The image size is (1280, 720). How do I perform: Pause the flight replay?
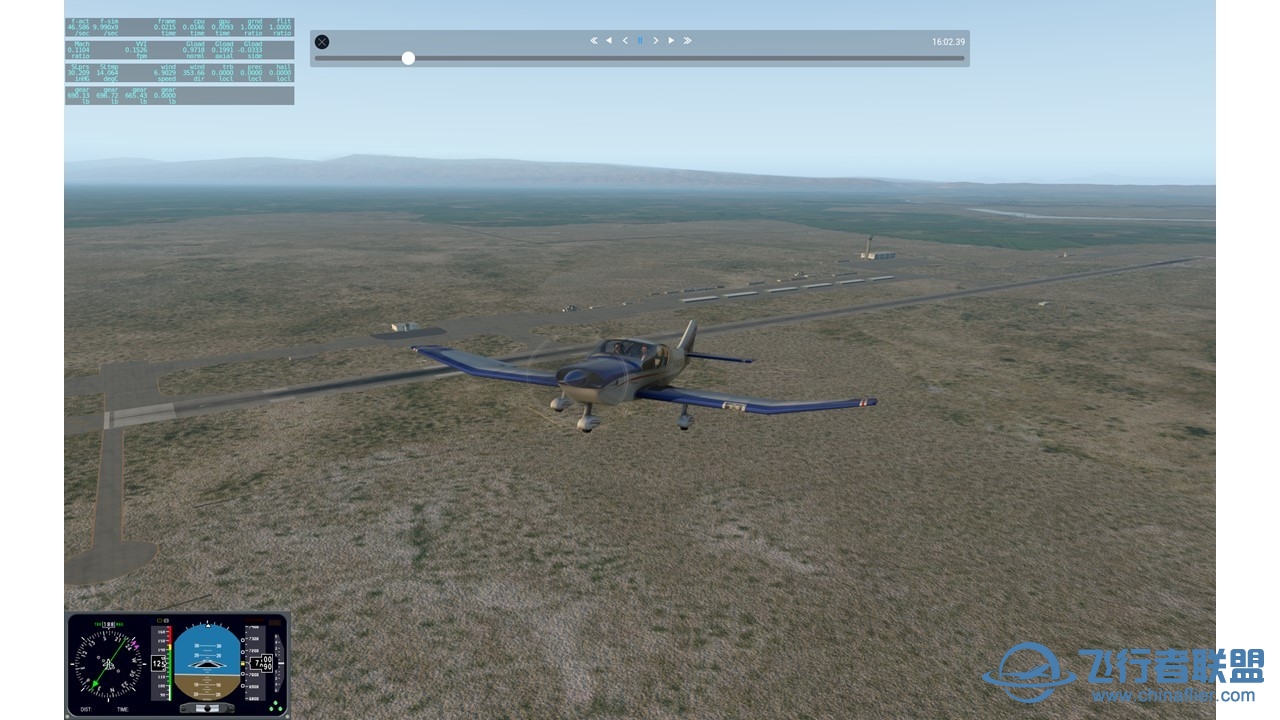tap(640, 41)
